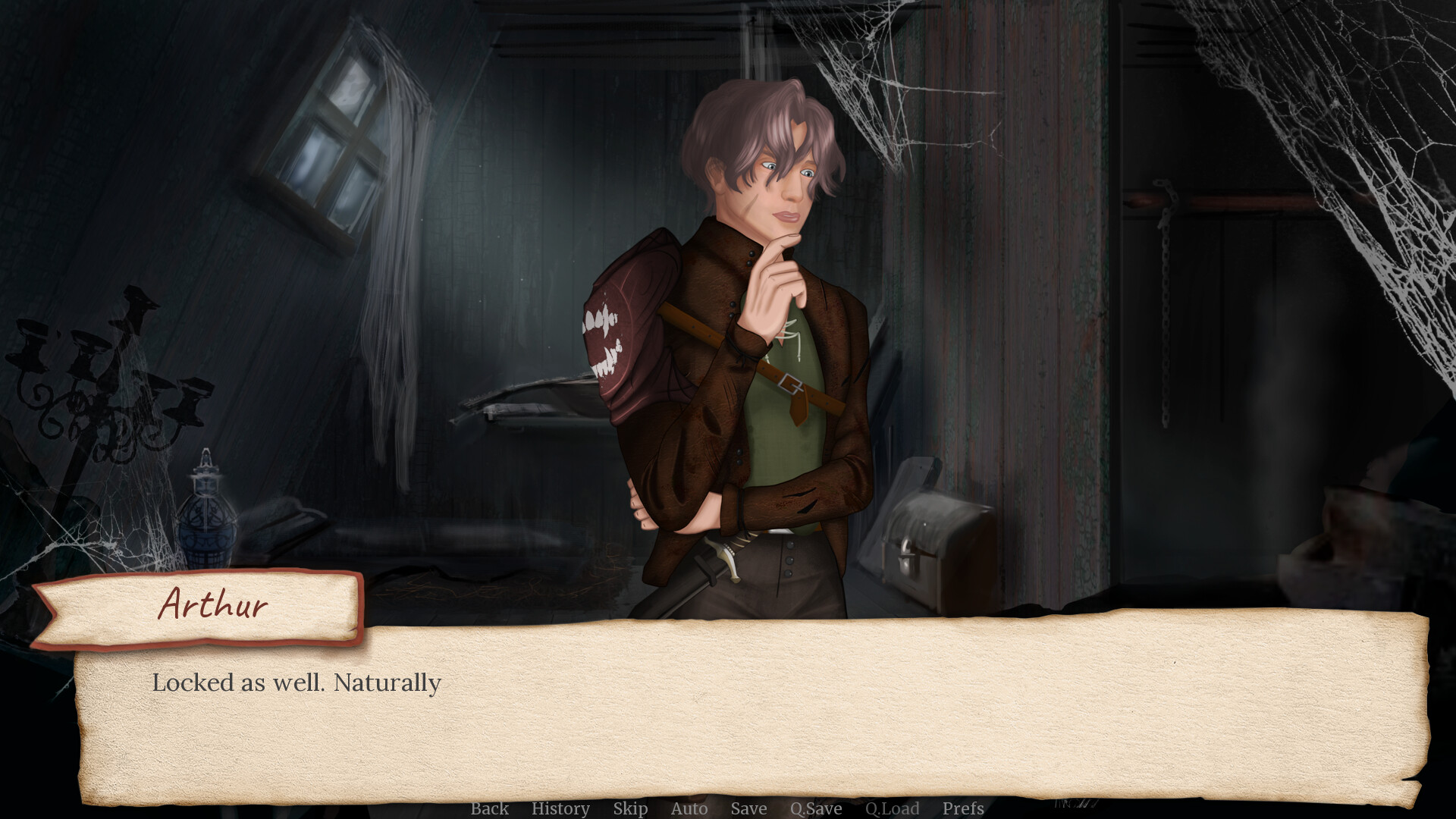Perform a Q.Save quick save
Screen dimensions: 1456x819
pos(814,808)
